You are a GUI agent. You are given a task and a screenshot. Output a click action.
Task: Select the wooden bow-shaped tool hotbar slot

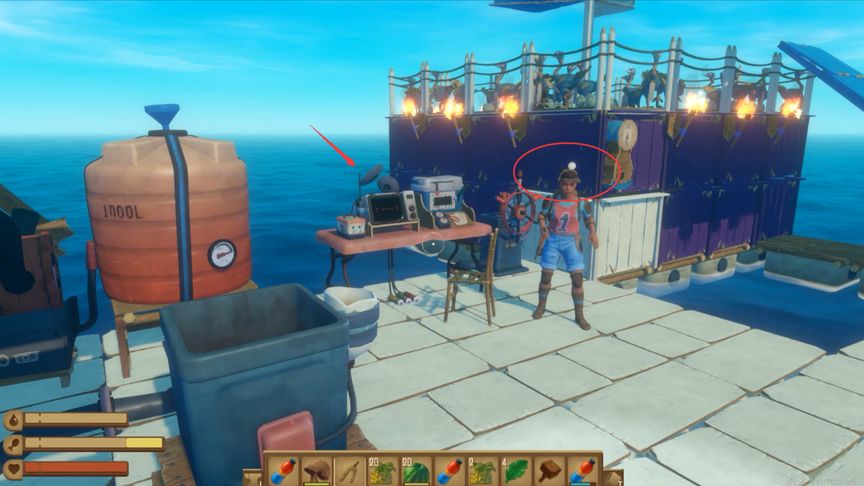click(x=350, y=470)
